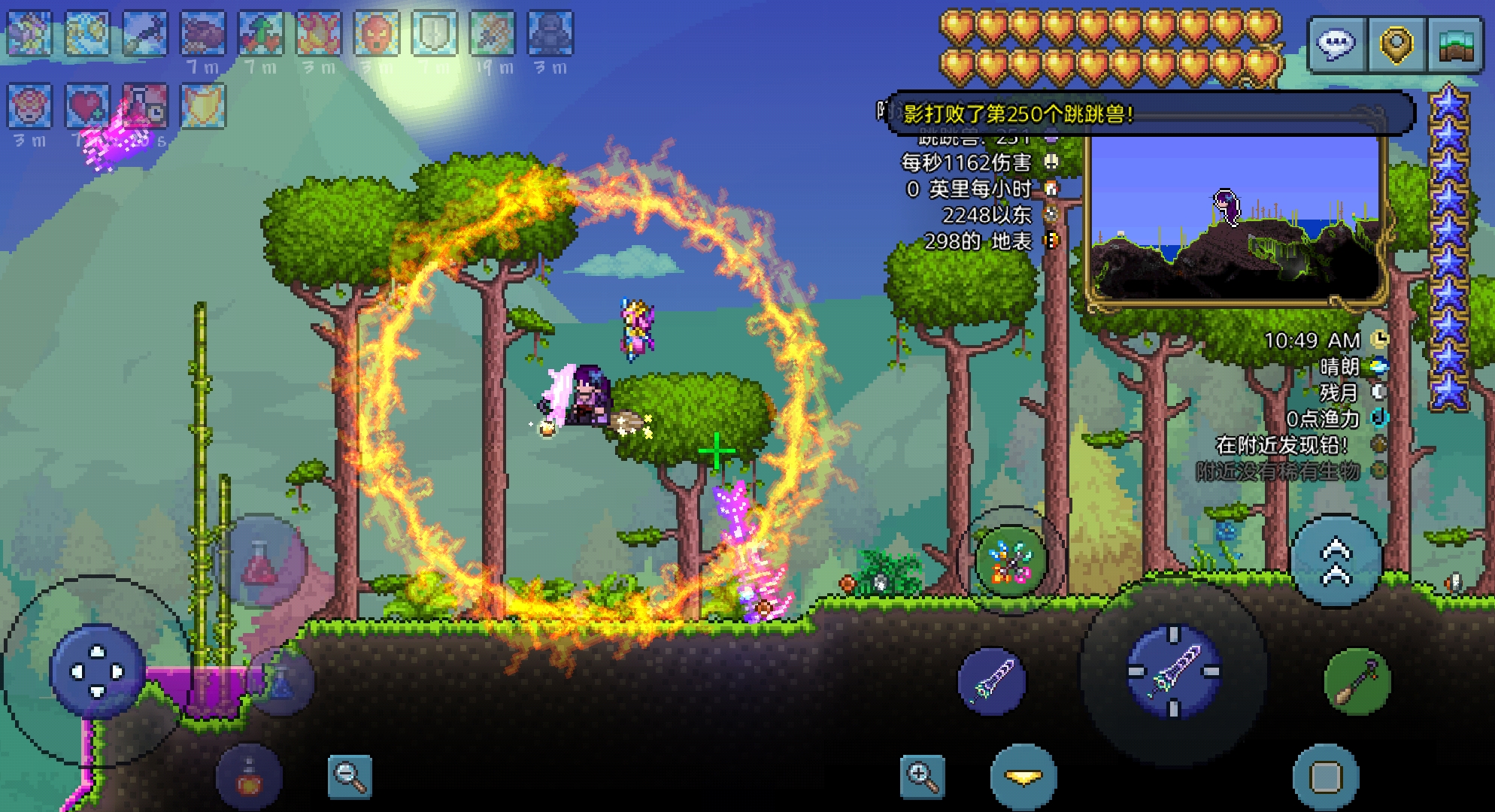Tap the yellow map pin button
Screen dimensions: 1495x812
coord(1396,44)
